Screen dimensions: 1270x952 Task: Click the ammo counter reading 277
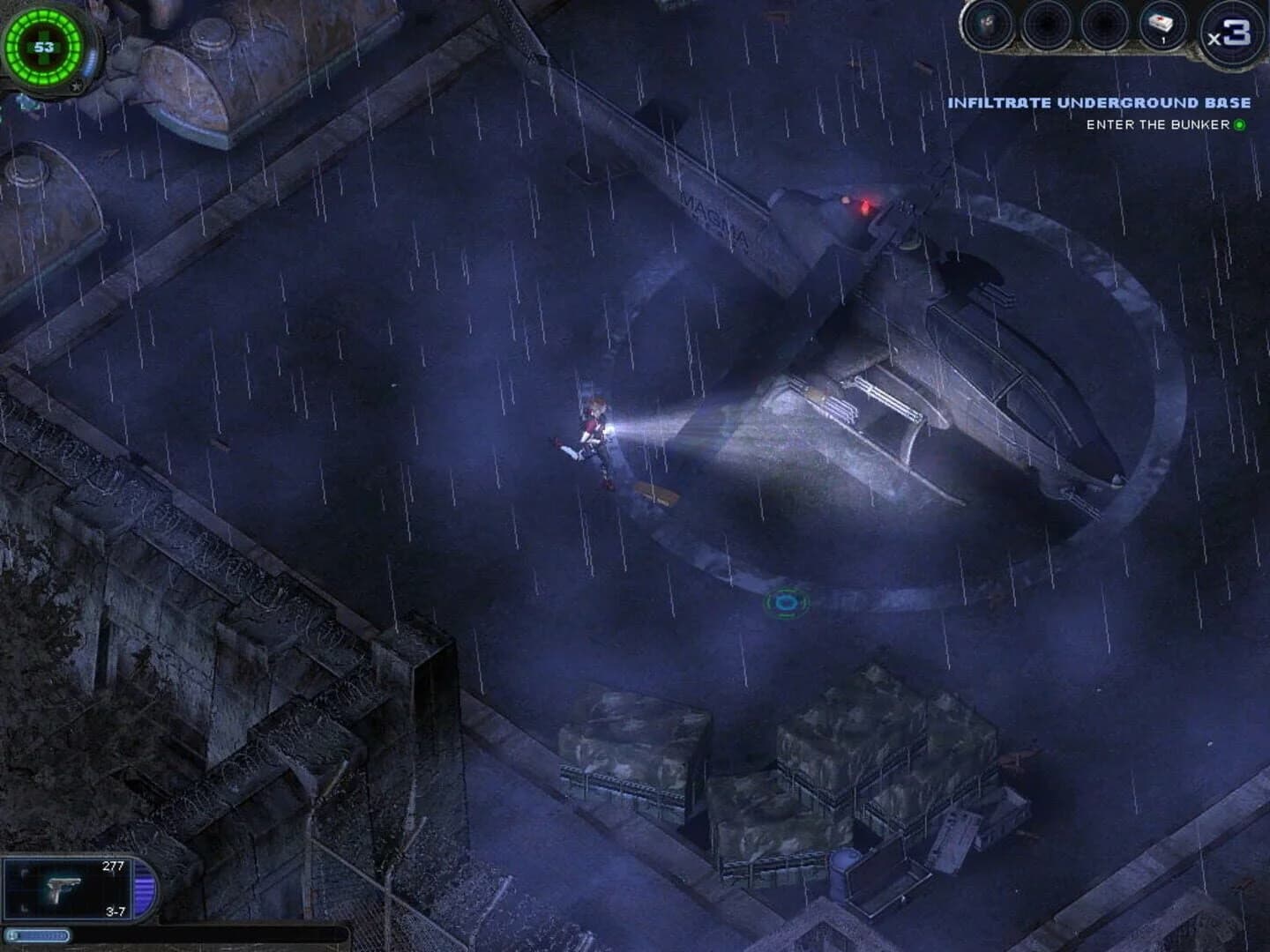click(116, 866)
